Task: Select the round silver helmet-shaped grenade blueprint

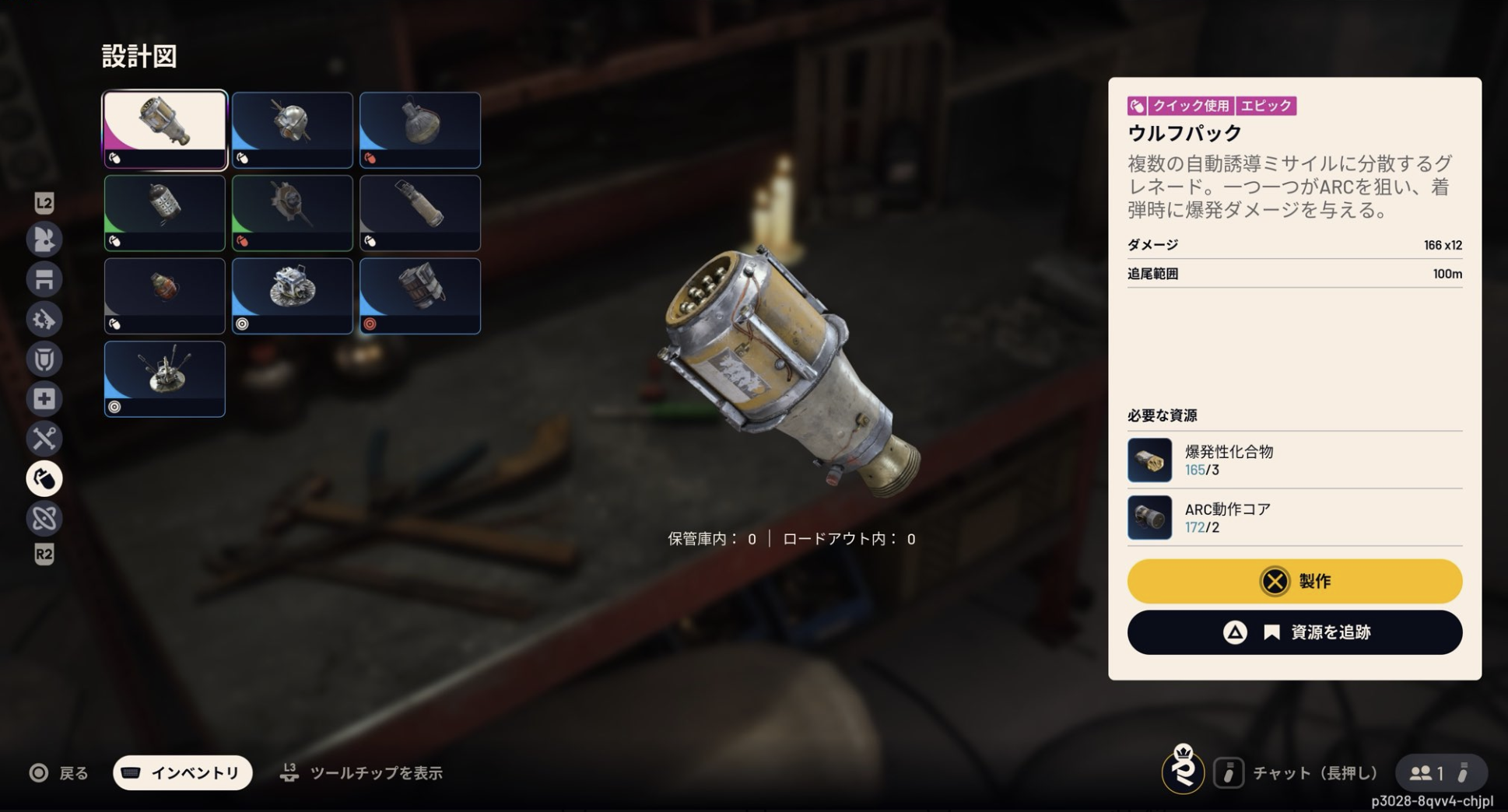Action: coord(293,130)
